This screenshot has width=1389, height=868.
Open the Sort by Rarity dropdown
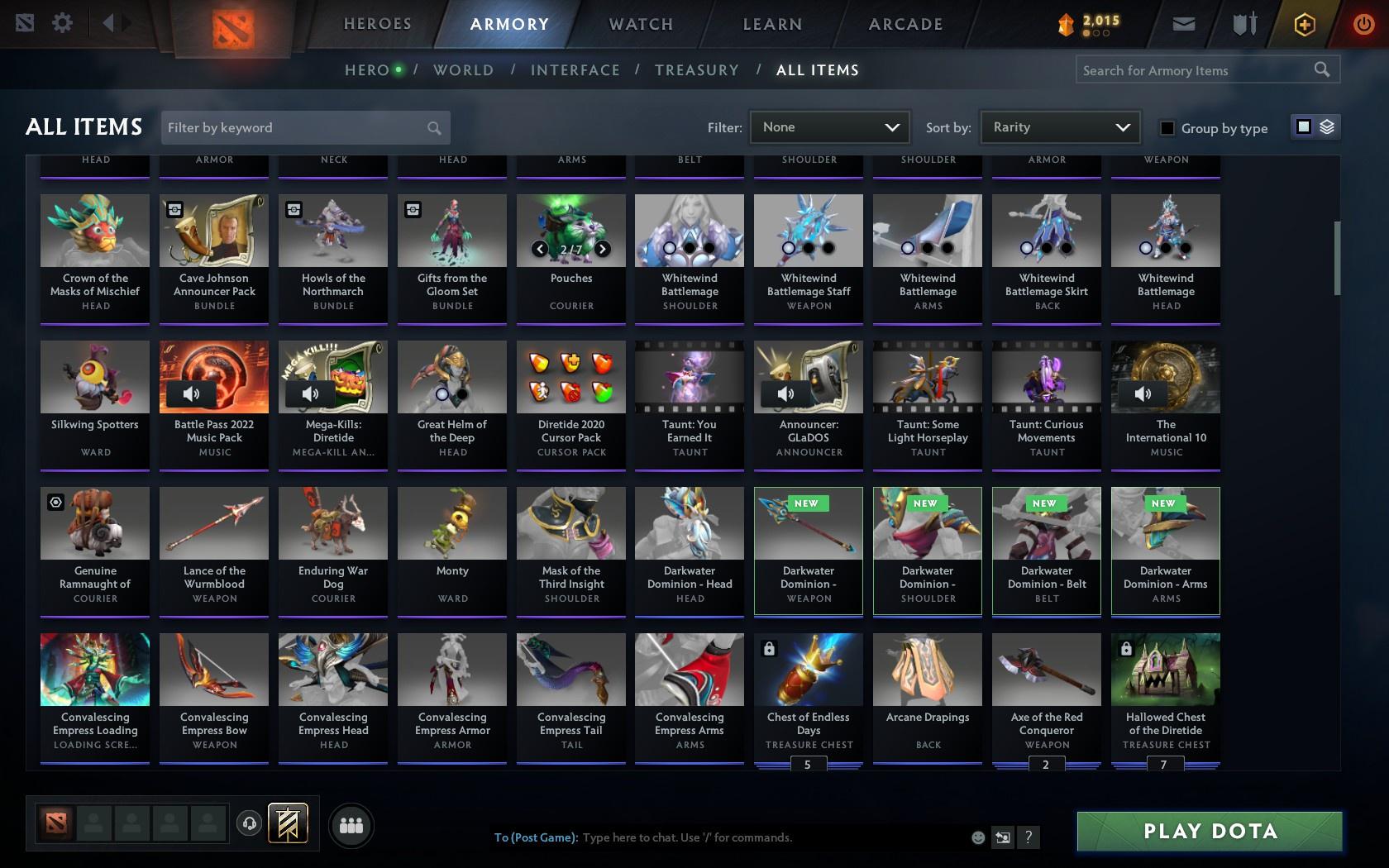click(1059, 127)
